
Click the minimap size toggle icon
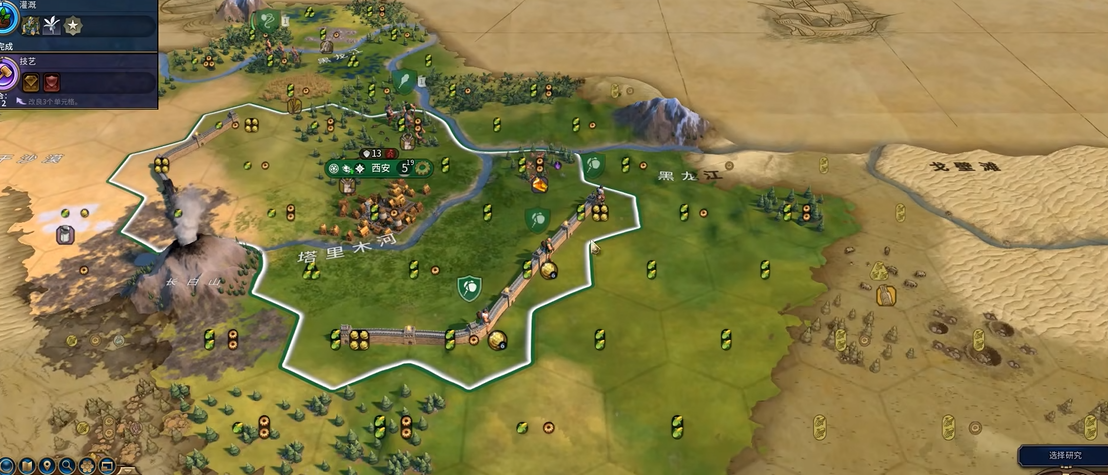(x=107, y=465)
